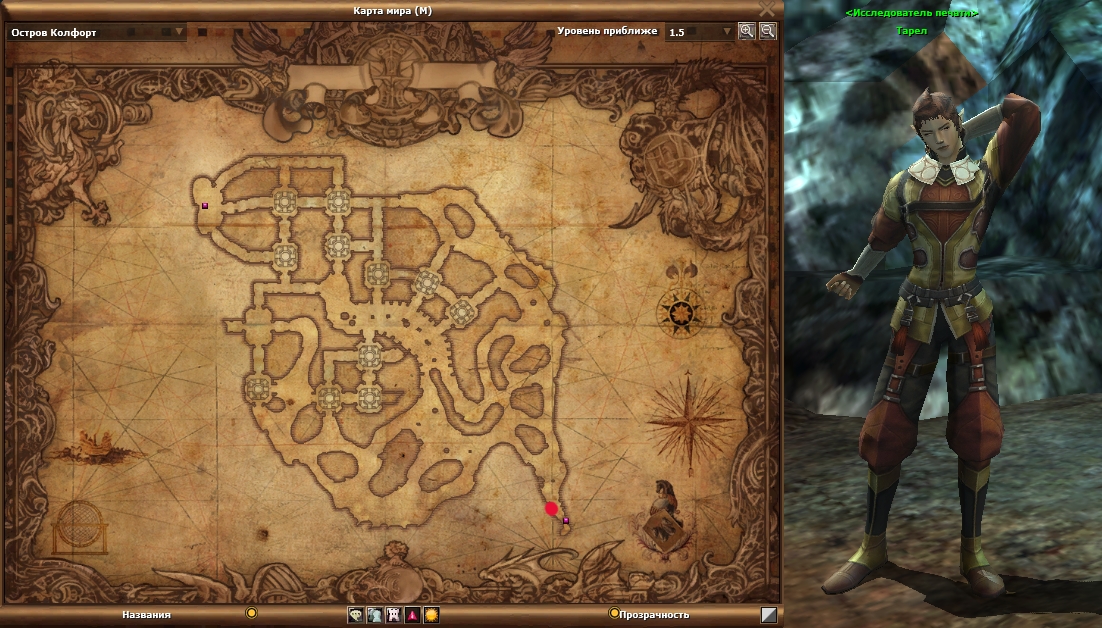Click the resize square in window corner
The image size is (1102, 628).
tap(768, 615)
